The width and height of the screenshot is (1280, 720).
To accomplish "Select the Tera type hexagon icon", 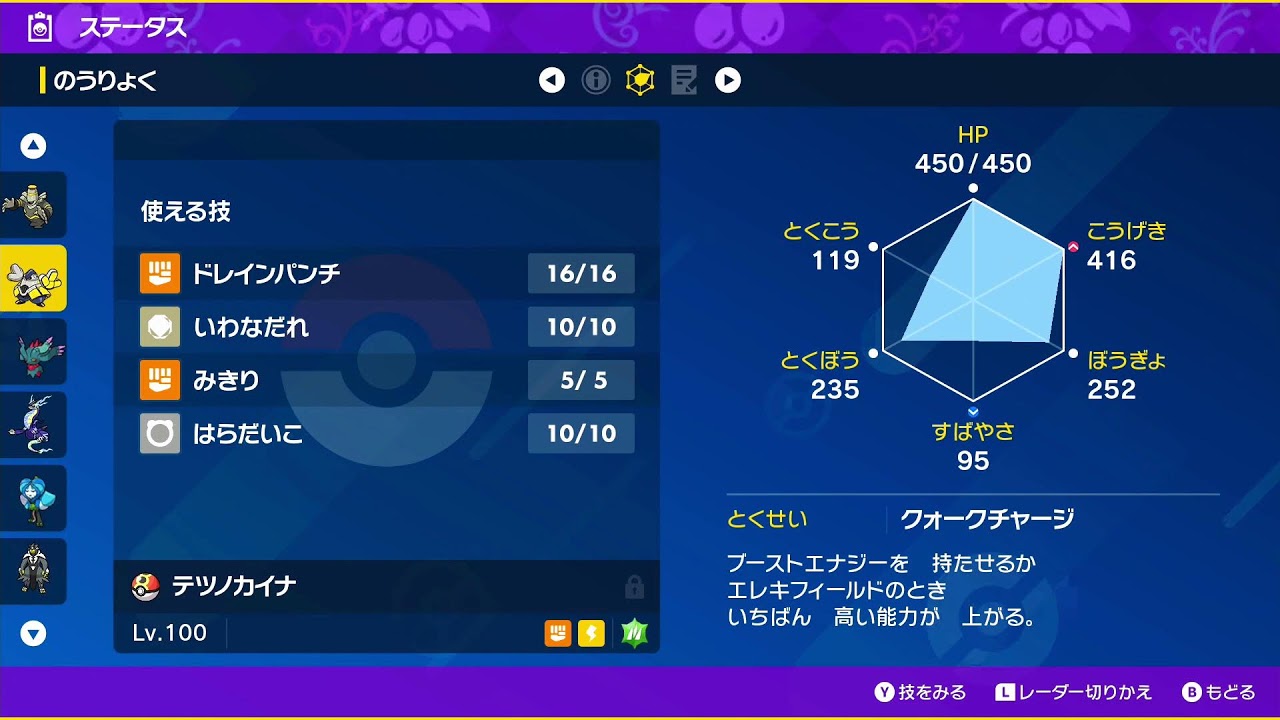I will 638,80.
